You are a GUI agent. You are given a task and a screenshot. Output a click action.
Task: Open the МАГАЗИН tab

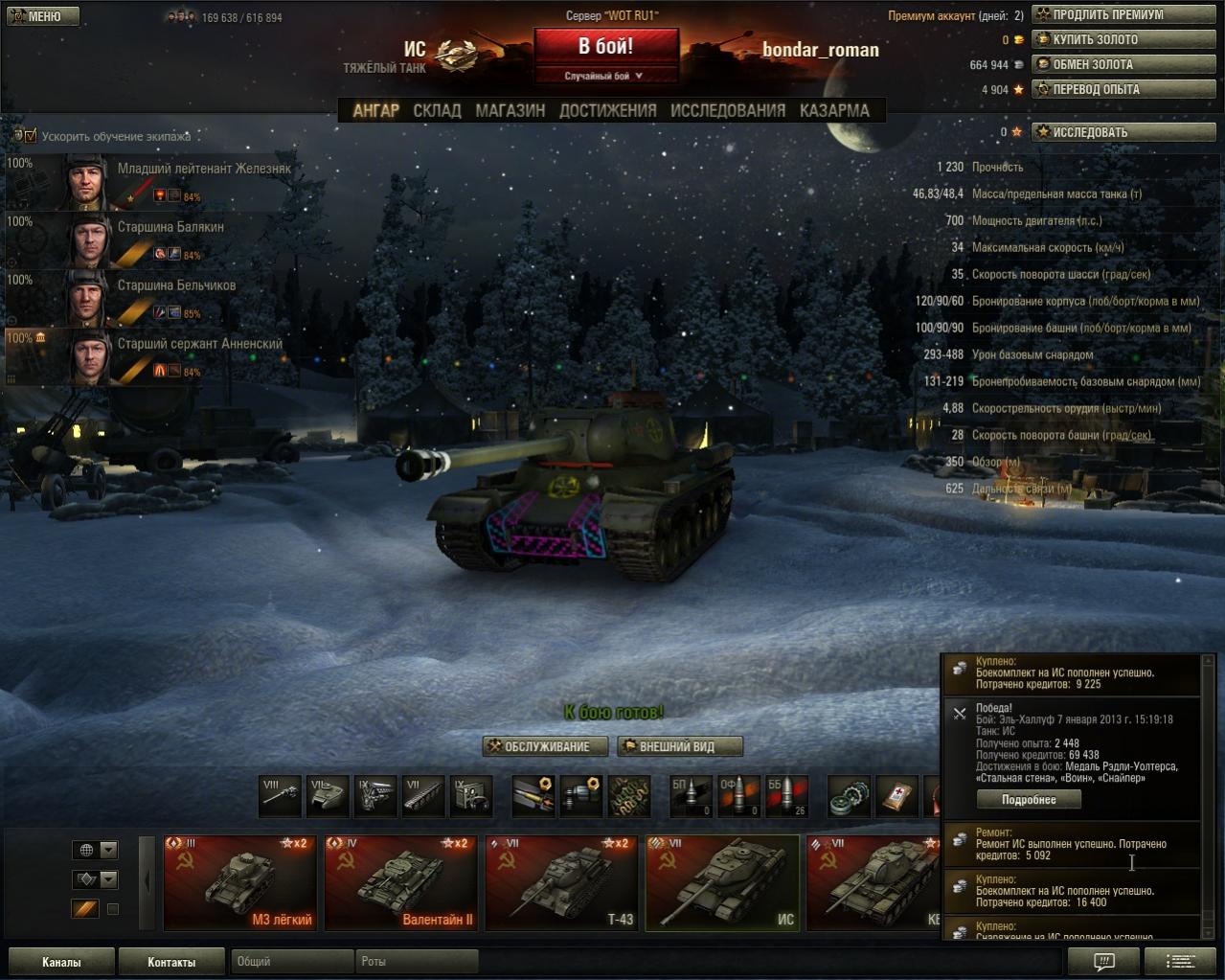point(510,111)
